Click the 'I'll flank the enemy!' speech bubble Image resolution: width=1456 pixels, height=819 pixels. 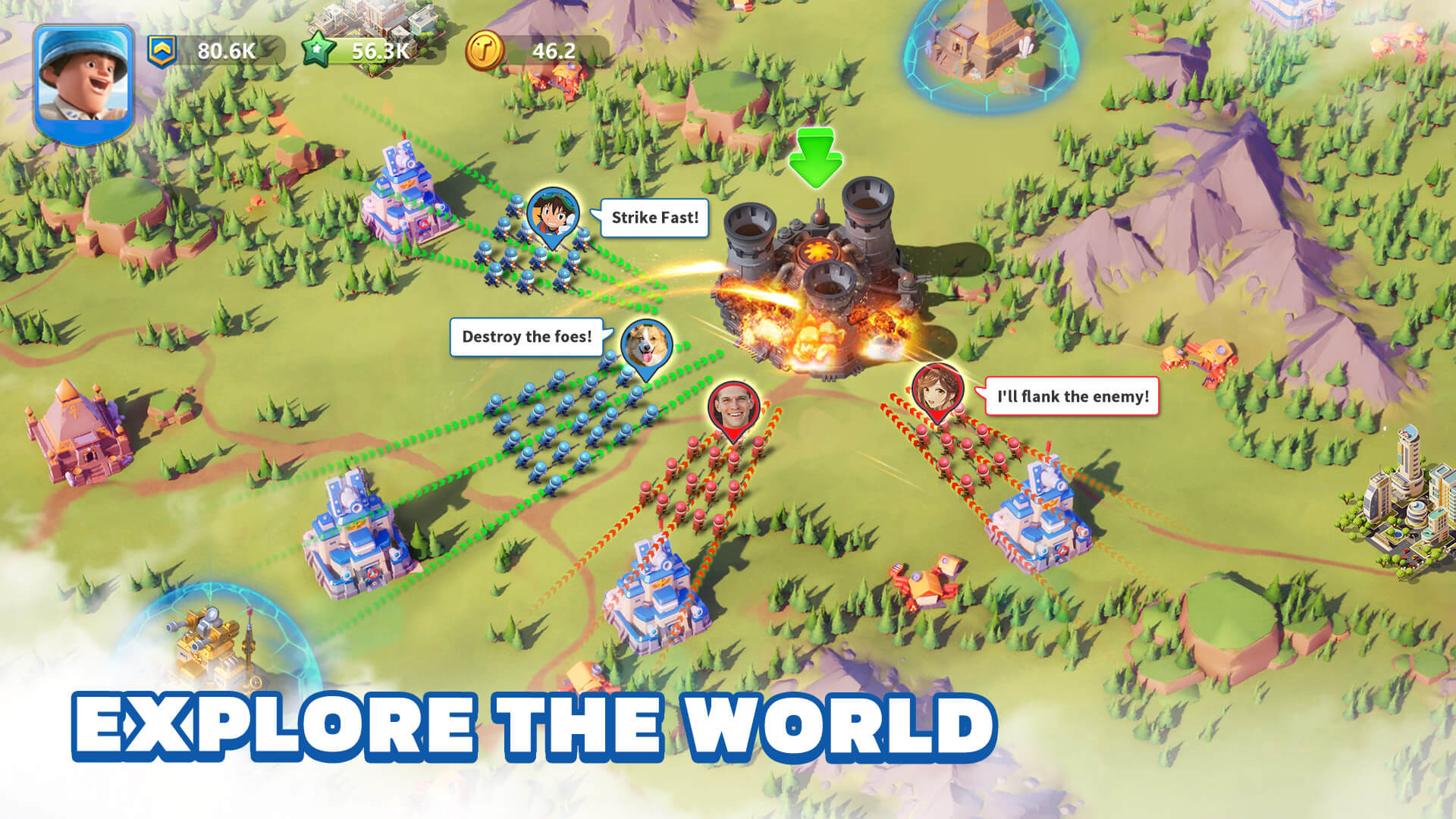1072,394
